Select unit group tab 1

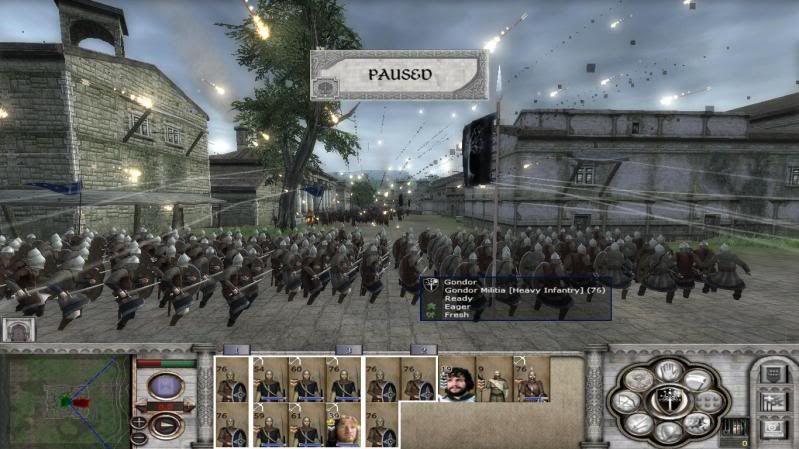pos(236,349)
